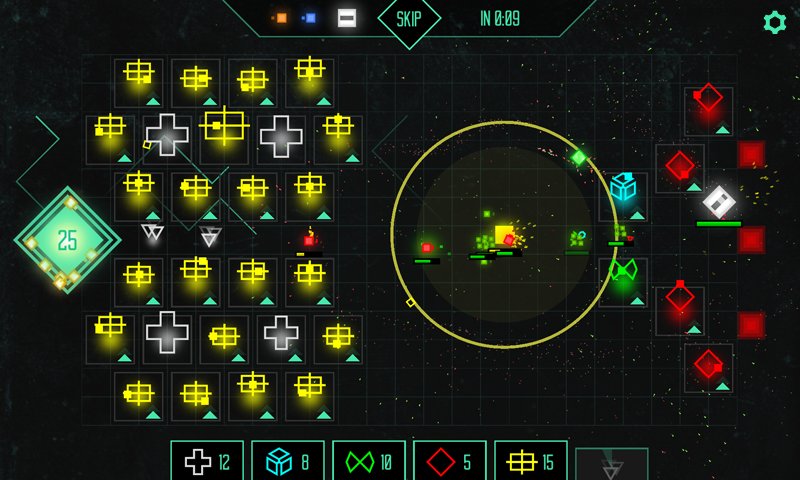Select the white cross tower costing 12
Screen dimensions: 800x480
pyautogui.click(x=207, y=461)
